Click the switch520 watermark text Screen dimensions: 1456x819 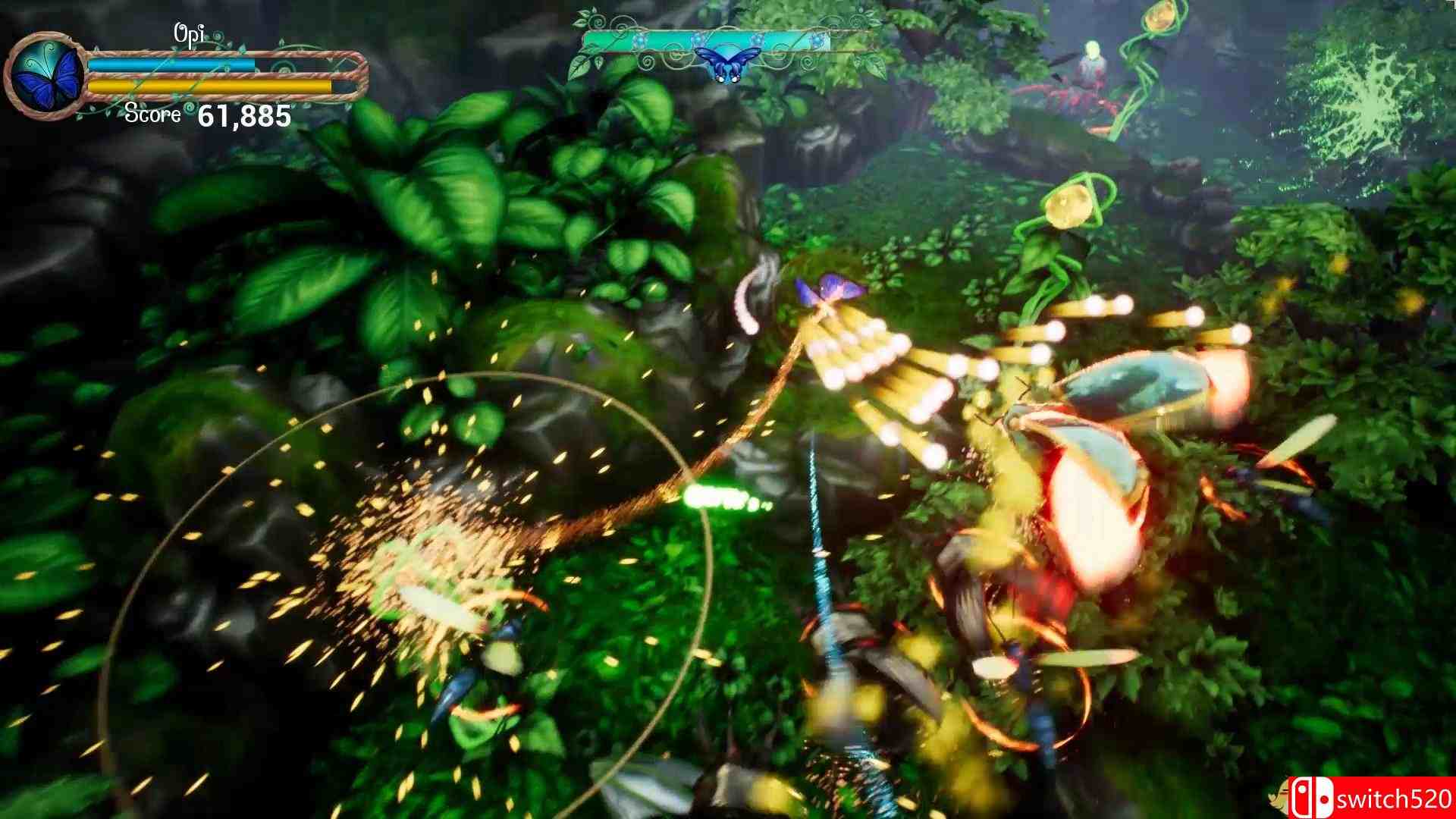point(1395,798)
